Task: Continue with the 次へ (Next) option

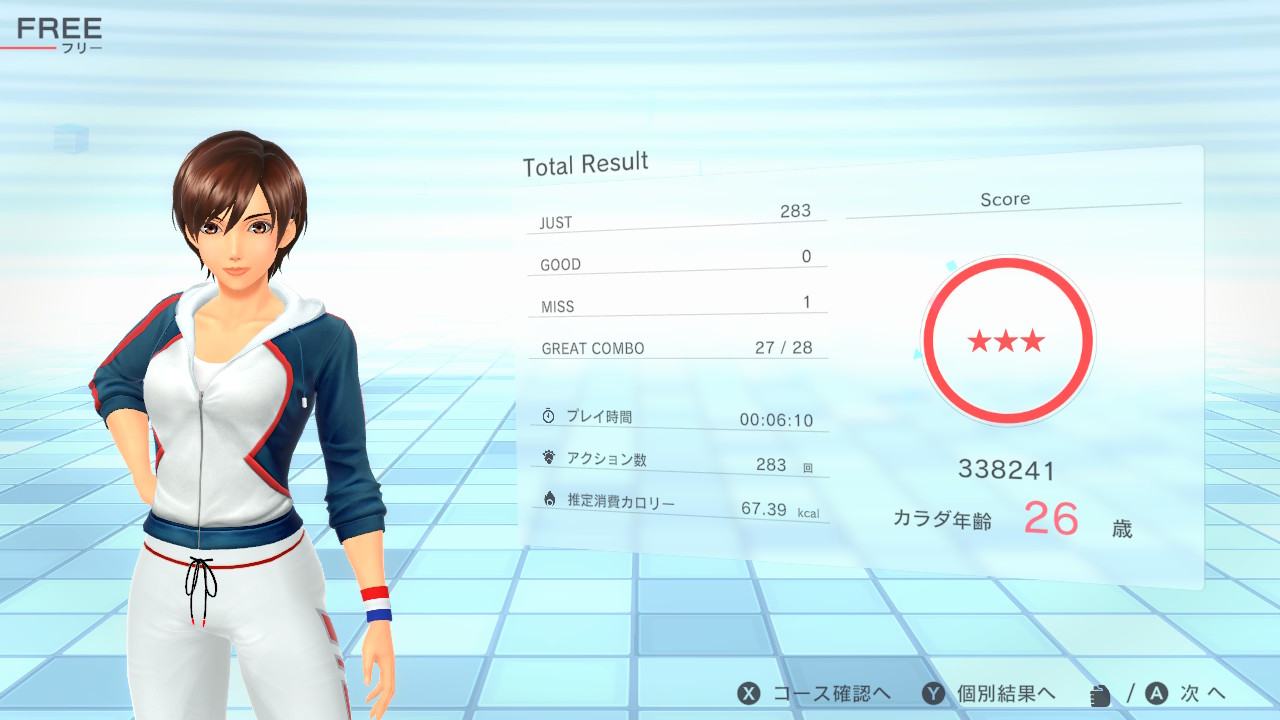Action: [1187, 693]
